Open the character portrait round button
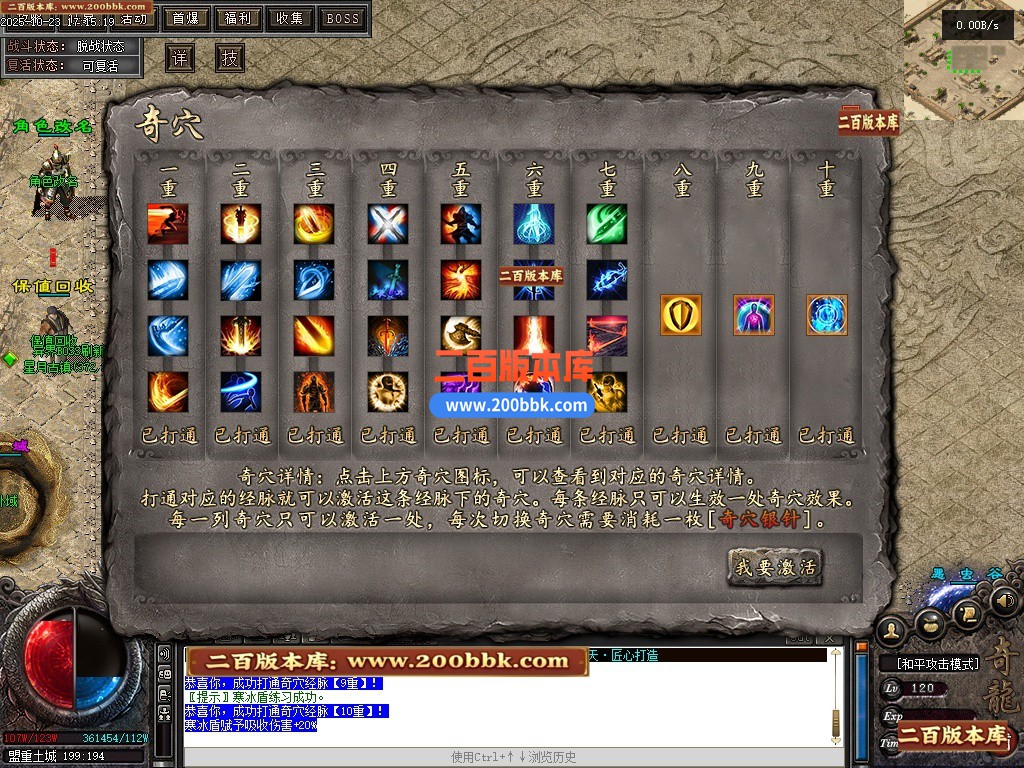The width and height of the screenshot is (1024, 768). coord(892,630)
